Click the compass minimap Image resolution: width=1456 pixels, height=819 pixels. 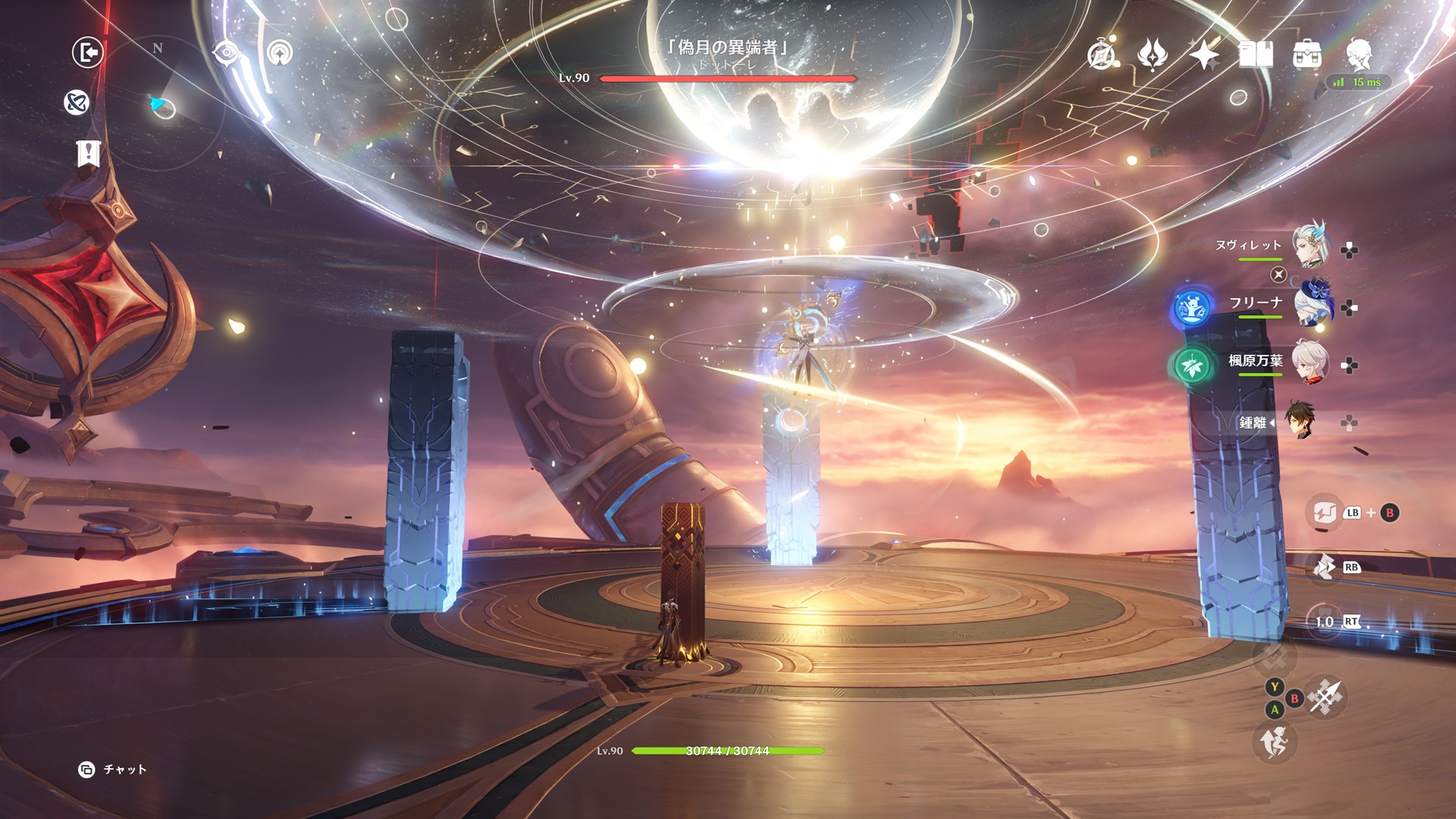[x=158, y=106]
